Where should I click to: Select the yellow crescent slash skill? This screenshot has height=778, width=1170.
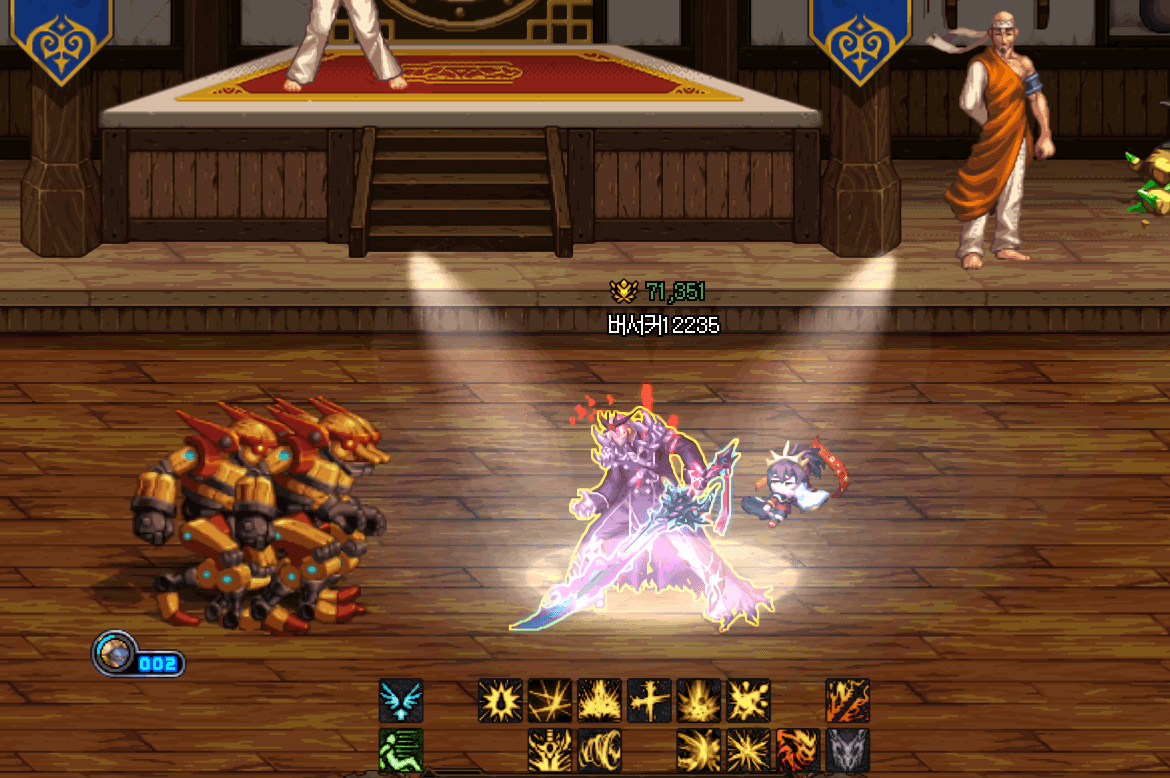click(x=699, y=750)
